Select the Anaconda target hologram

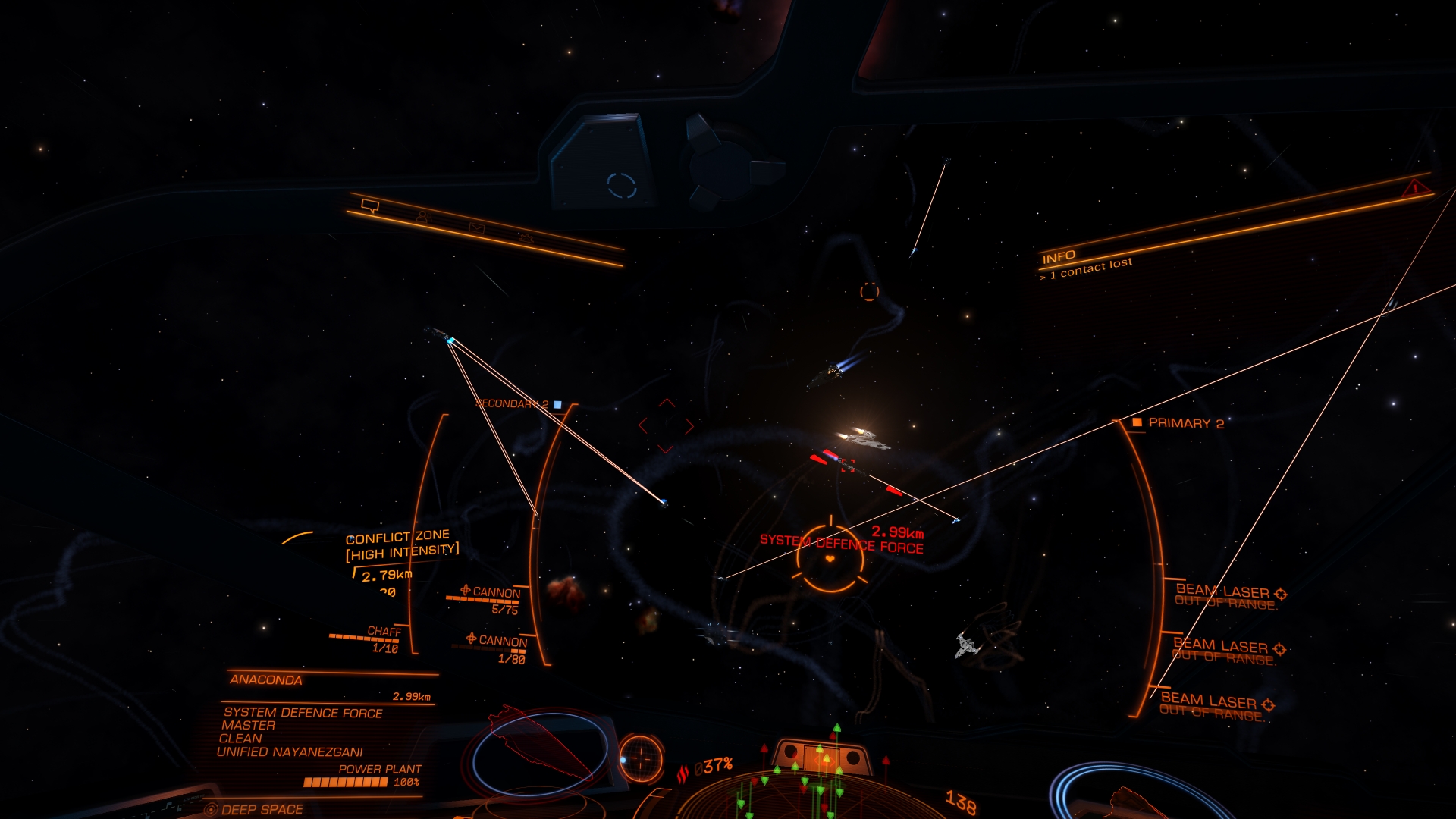[x=540, y=748]
